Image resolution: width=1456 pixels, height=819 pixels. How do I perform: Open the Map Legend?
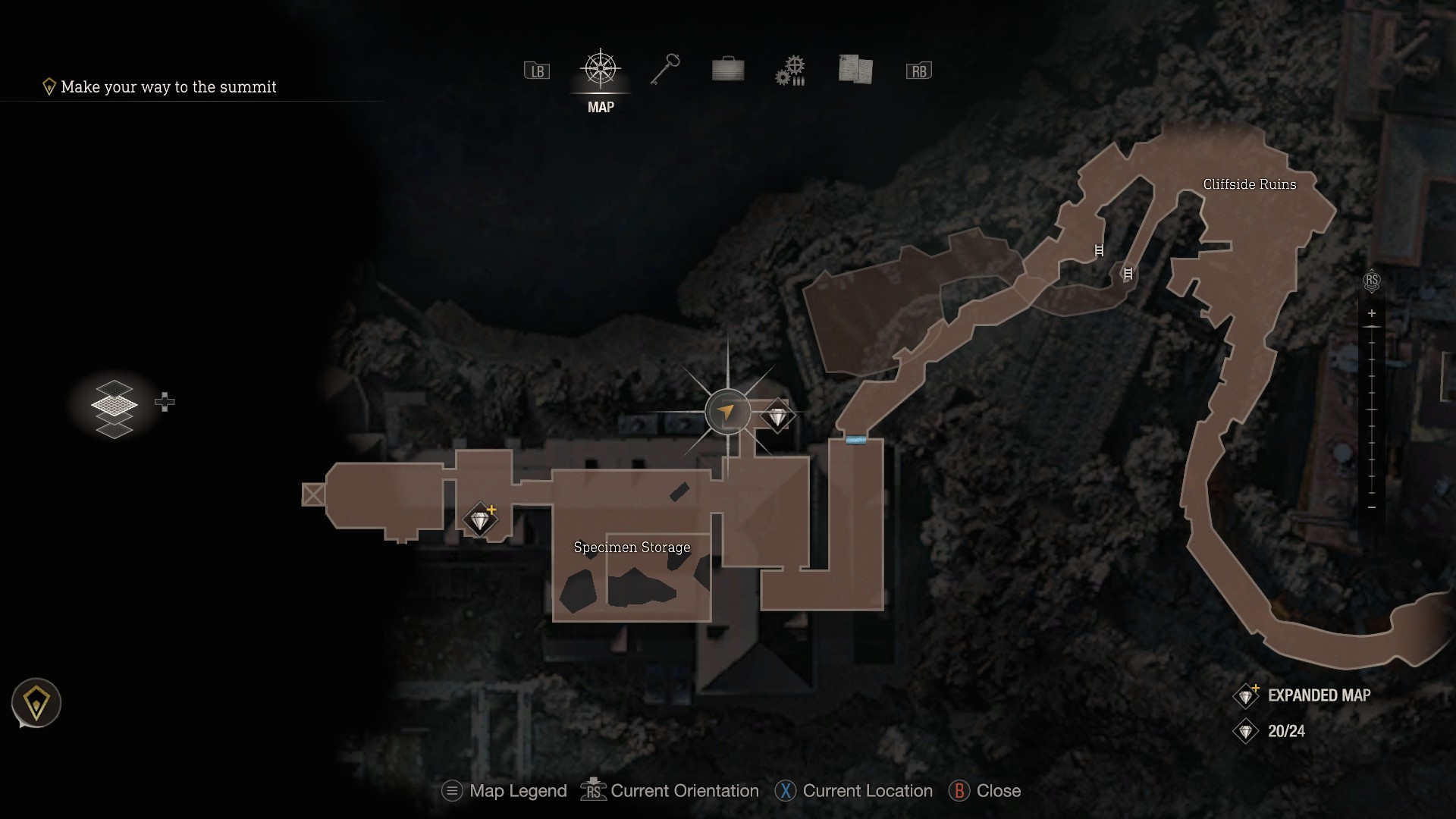pyautogui.click(x=505, y=791)
